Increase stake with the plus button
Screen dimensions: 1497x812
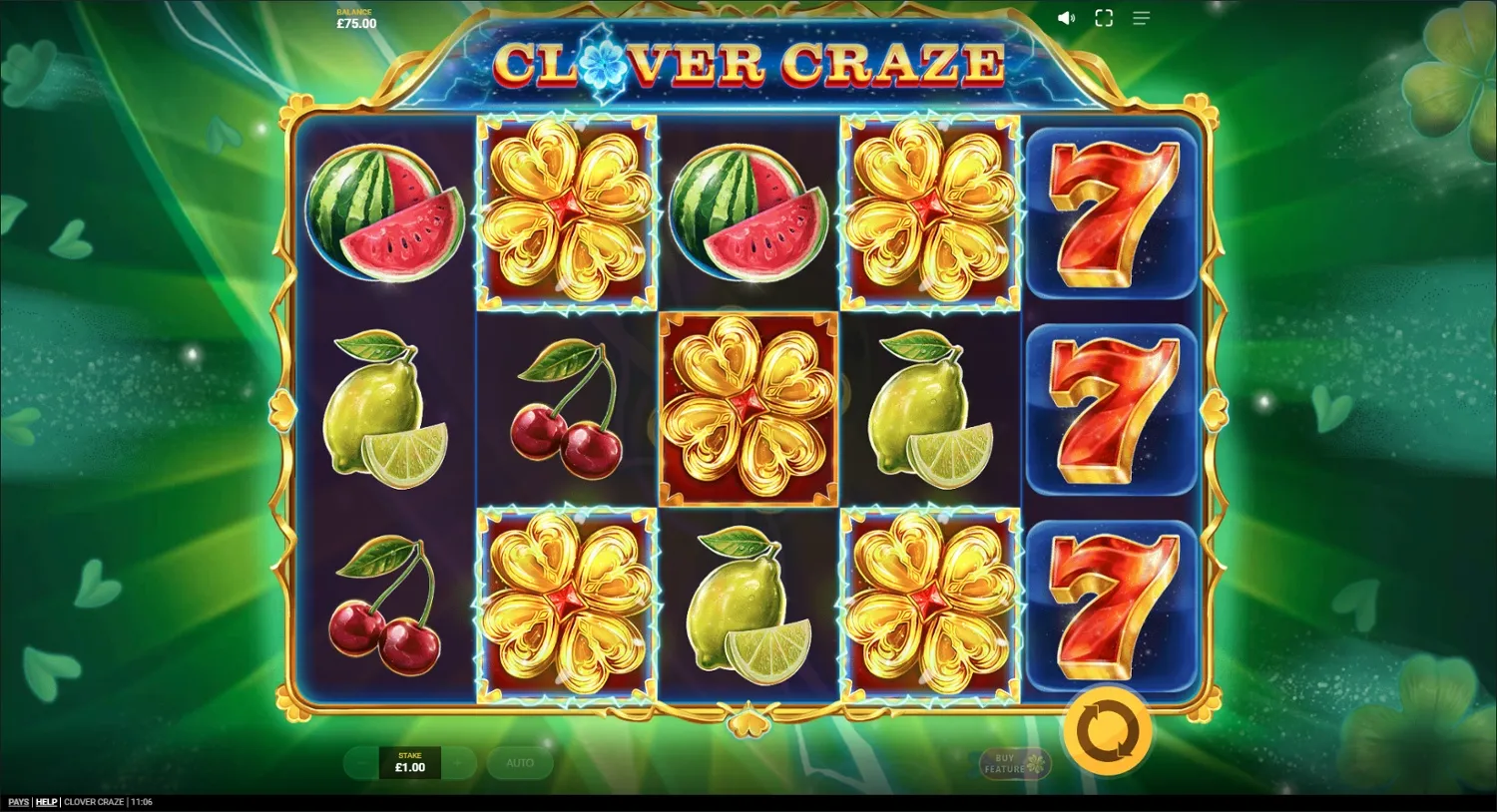tap(458, 763)
